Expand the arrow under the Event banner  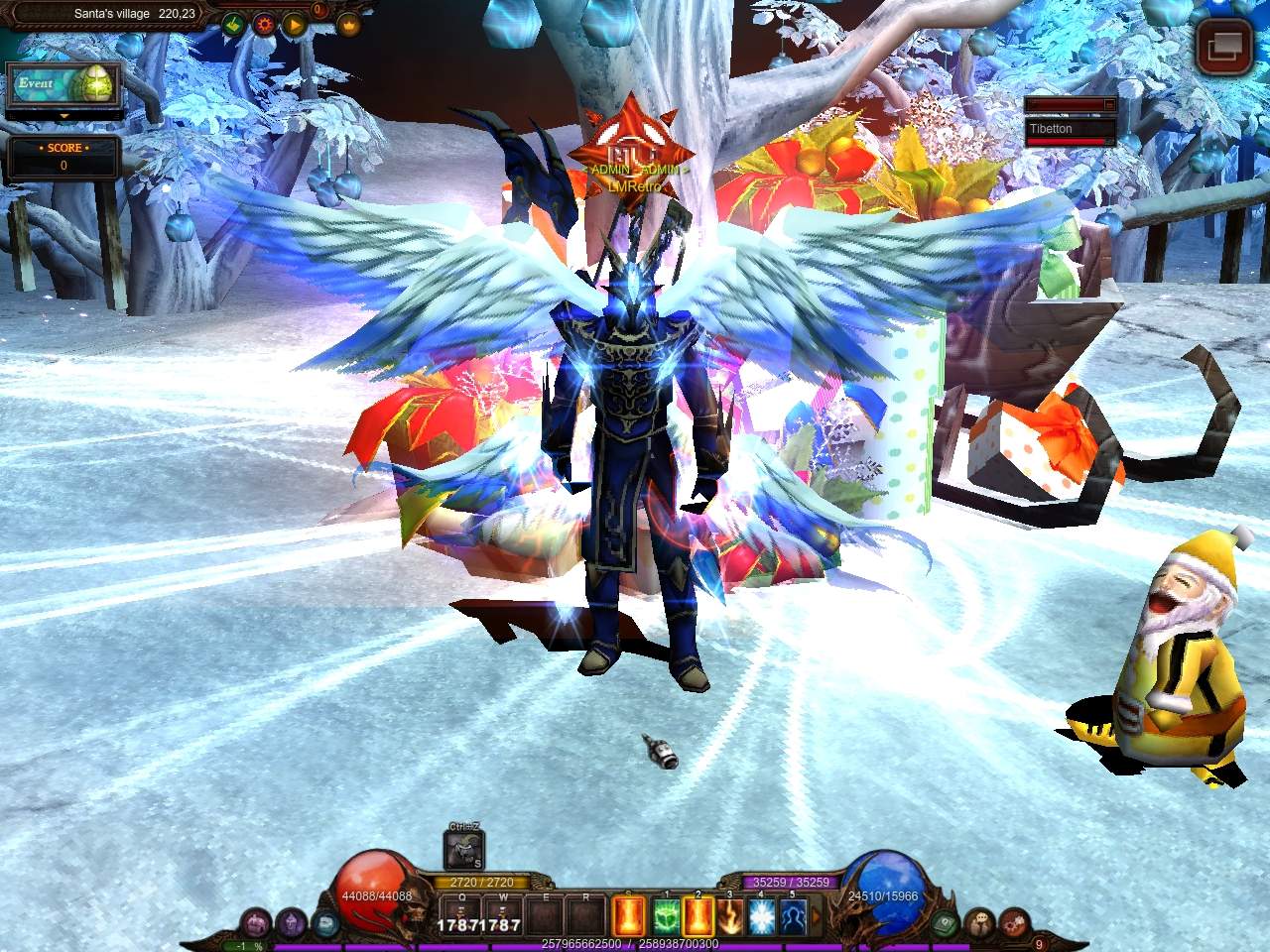(64, 116)
